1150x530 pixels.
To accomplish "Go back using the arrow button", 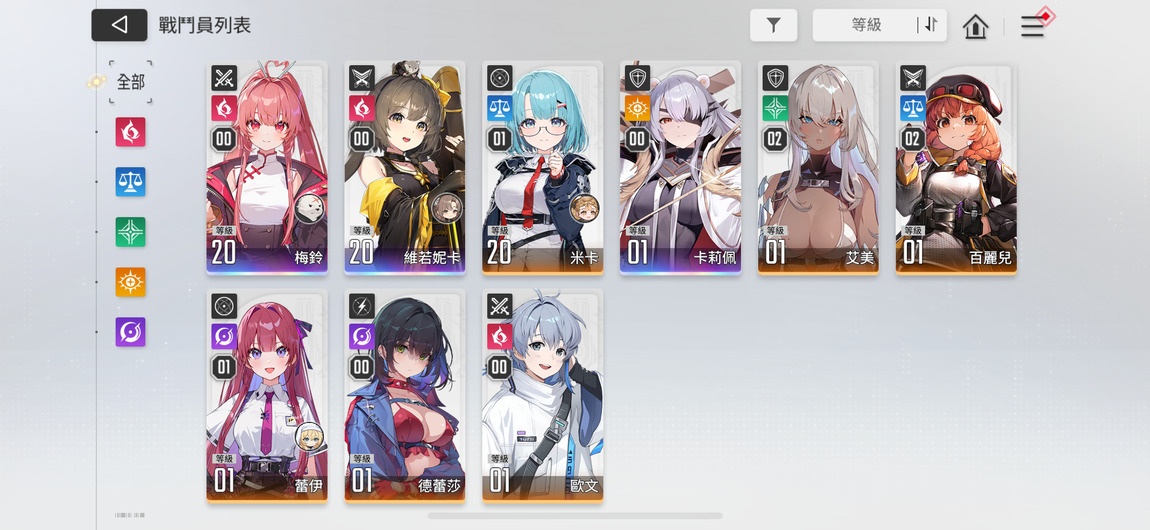I will (119, 25).
